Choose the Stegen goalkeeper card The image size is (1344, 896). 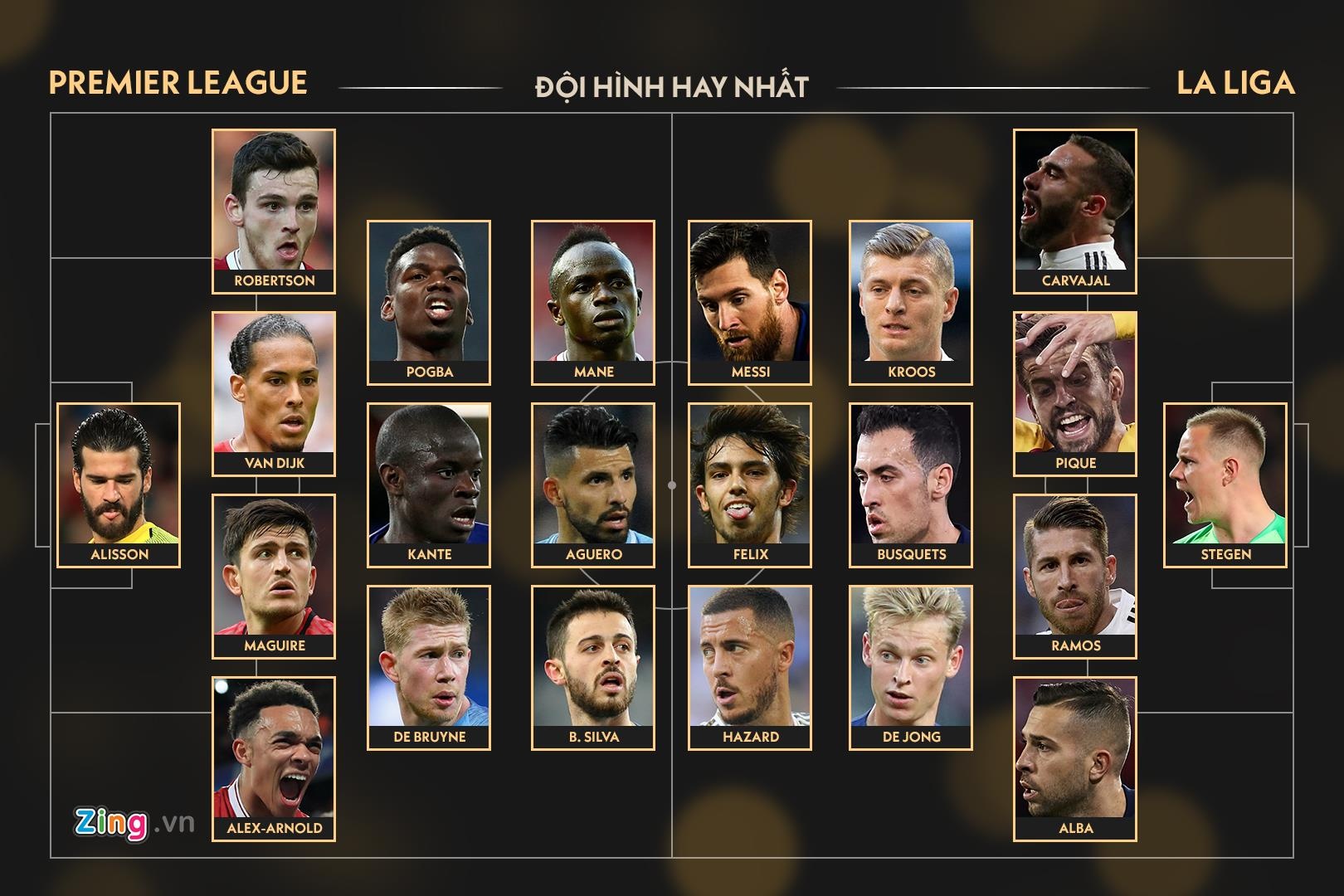click(1225, 485)
